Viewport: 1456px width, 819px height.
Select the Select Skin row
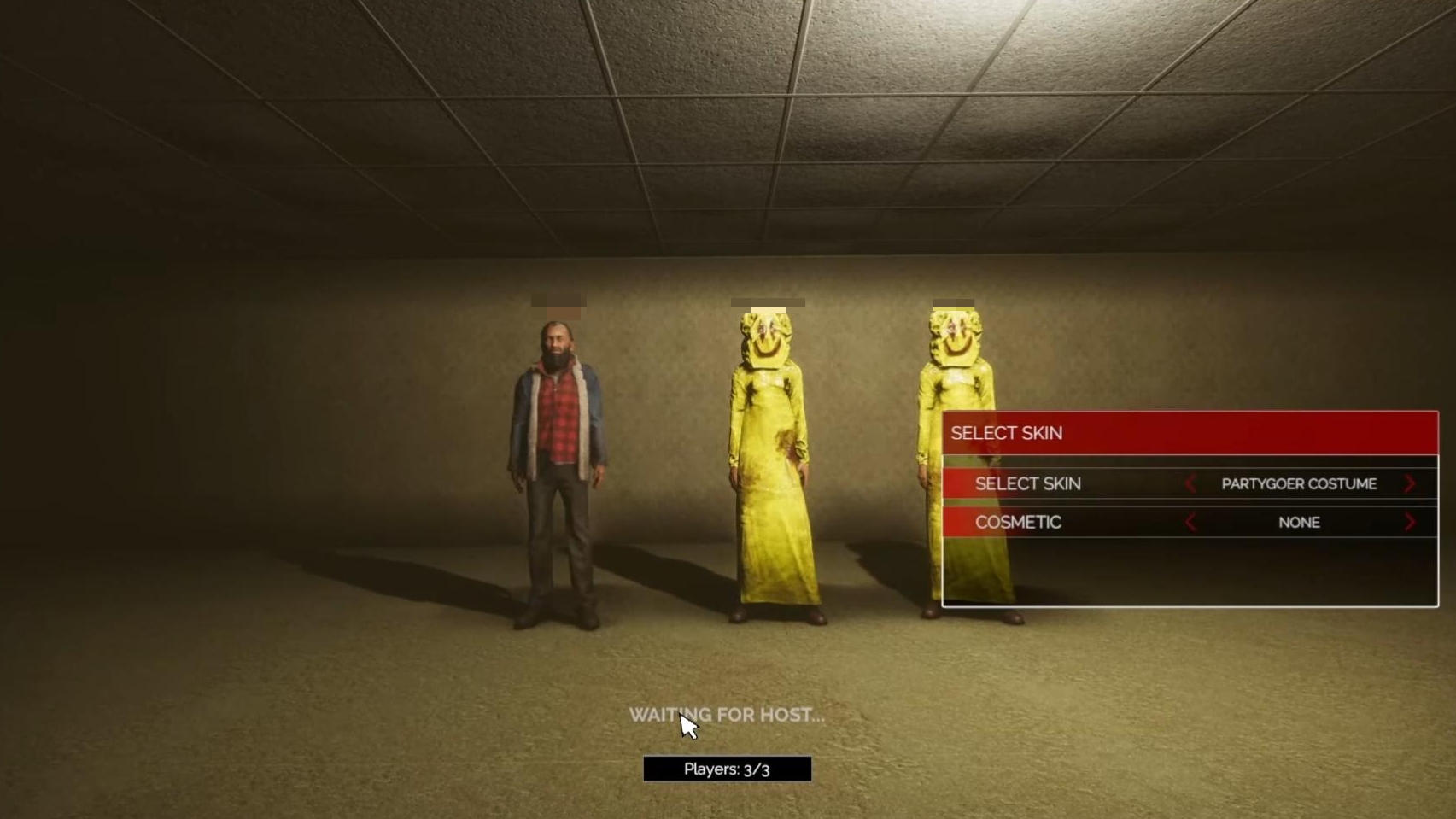coord(1028,484)
